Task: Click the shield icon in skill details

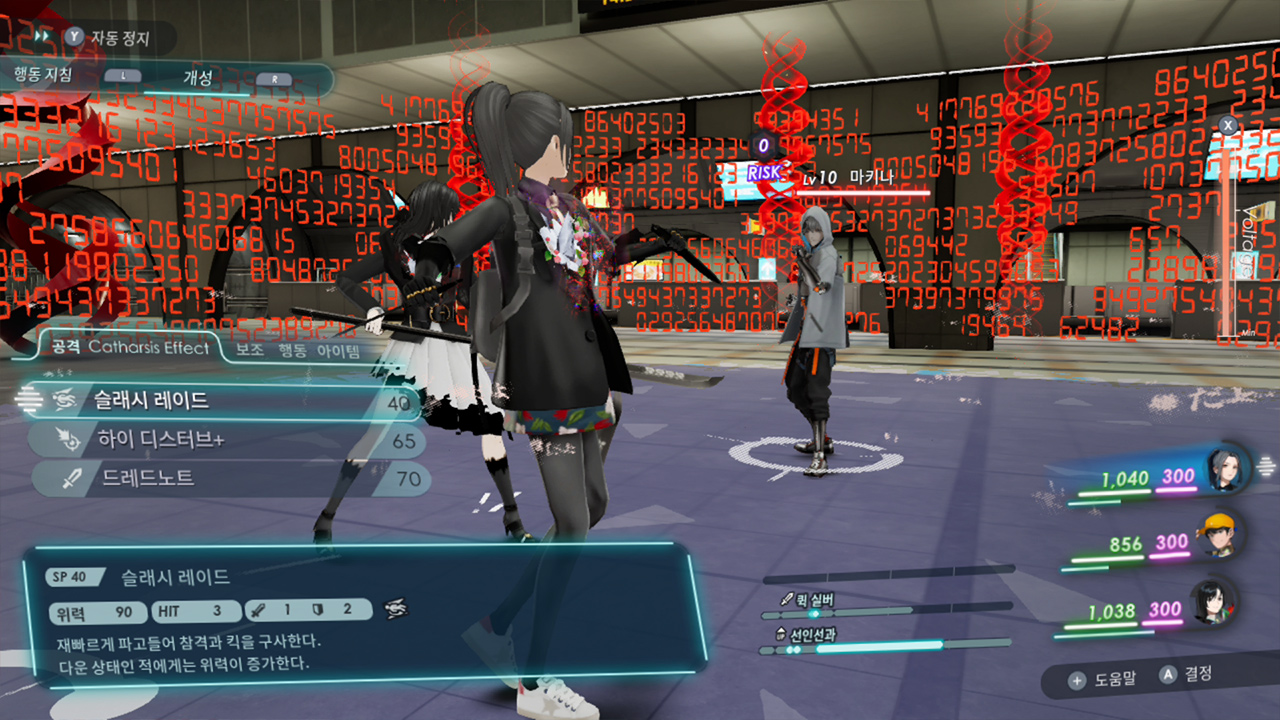Action: [x=317, y=610]
